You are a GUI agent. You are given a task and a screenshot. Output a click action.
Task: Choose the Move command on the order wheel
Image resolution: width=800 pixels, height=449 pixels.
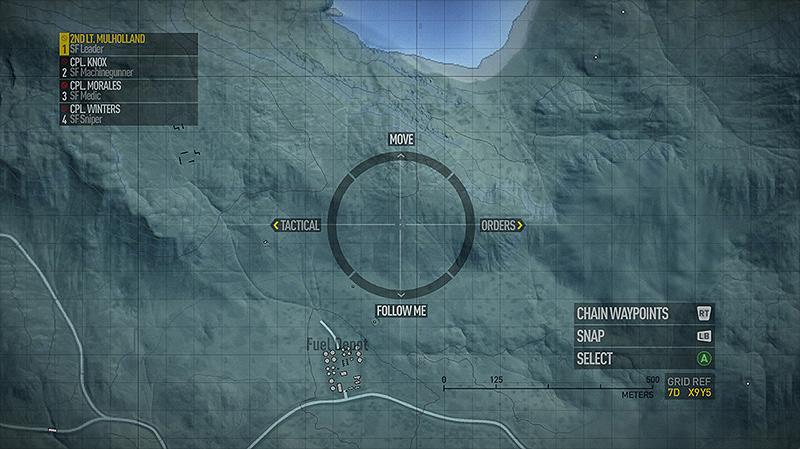coord(401,139)
